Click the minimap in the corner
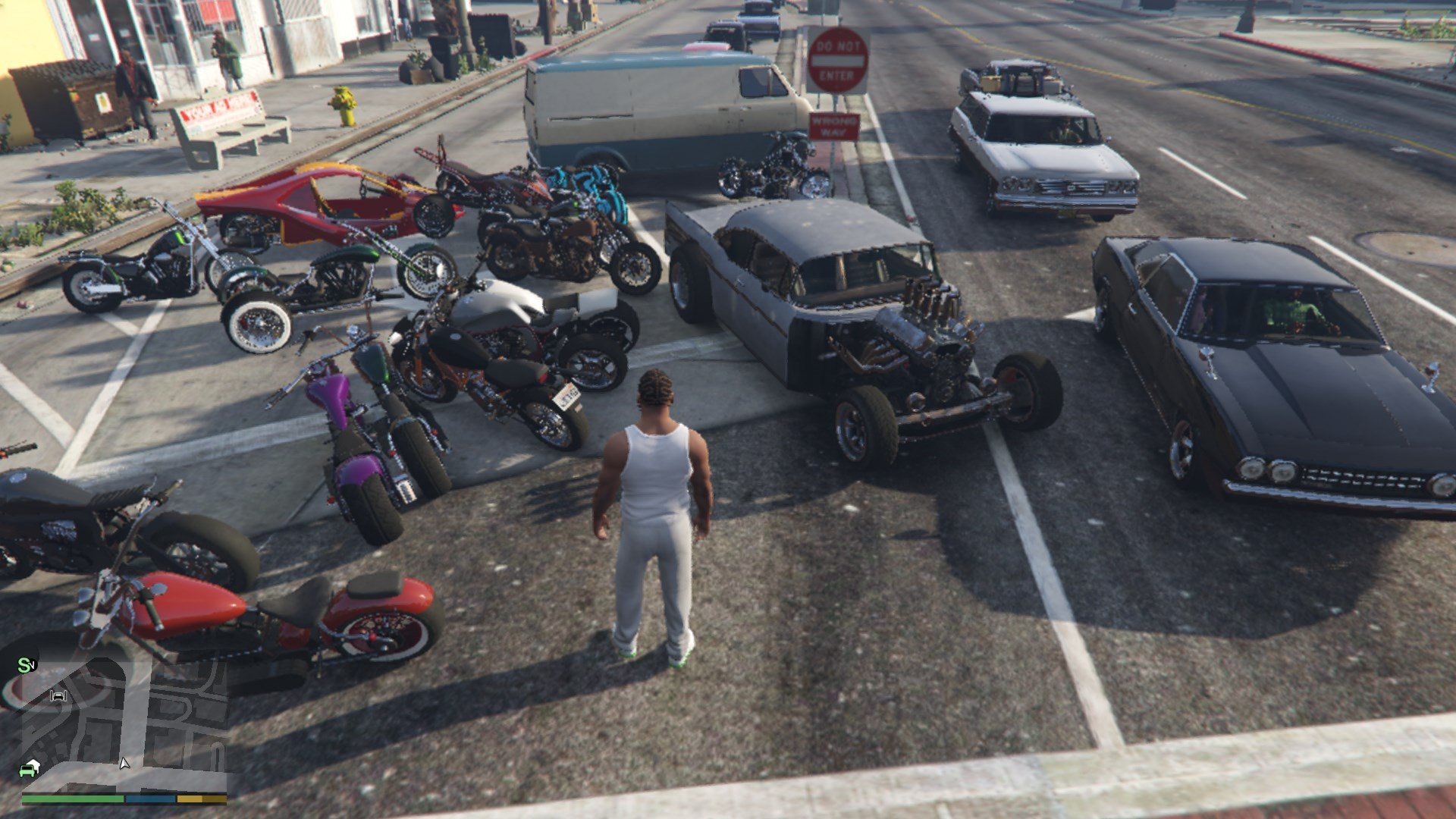Image resolution: width=1456 pixels, height=819 pixels. pos(124,722)
